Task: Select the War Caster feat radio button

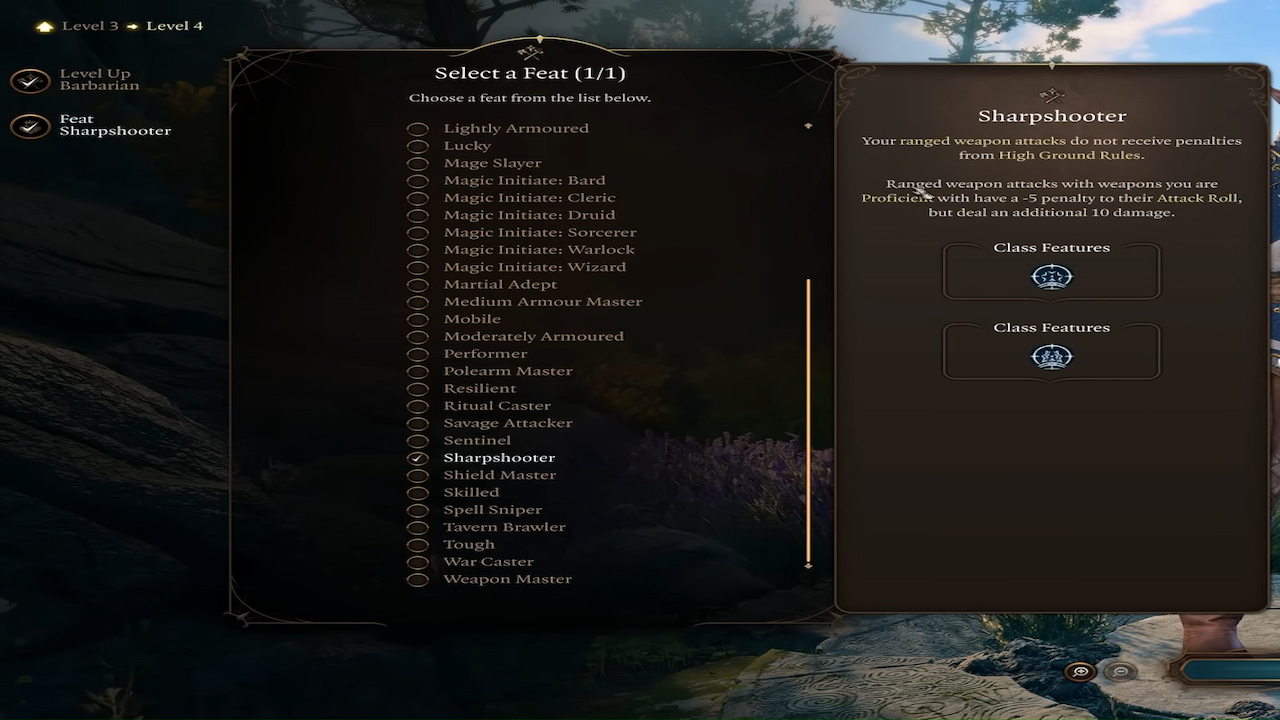Action: tap(417, 561)
